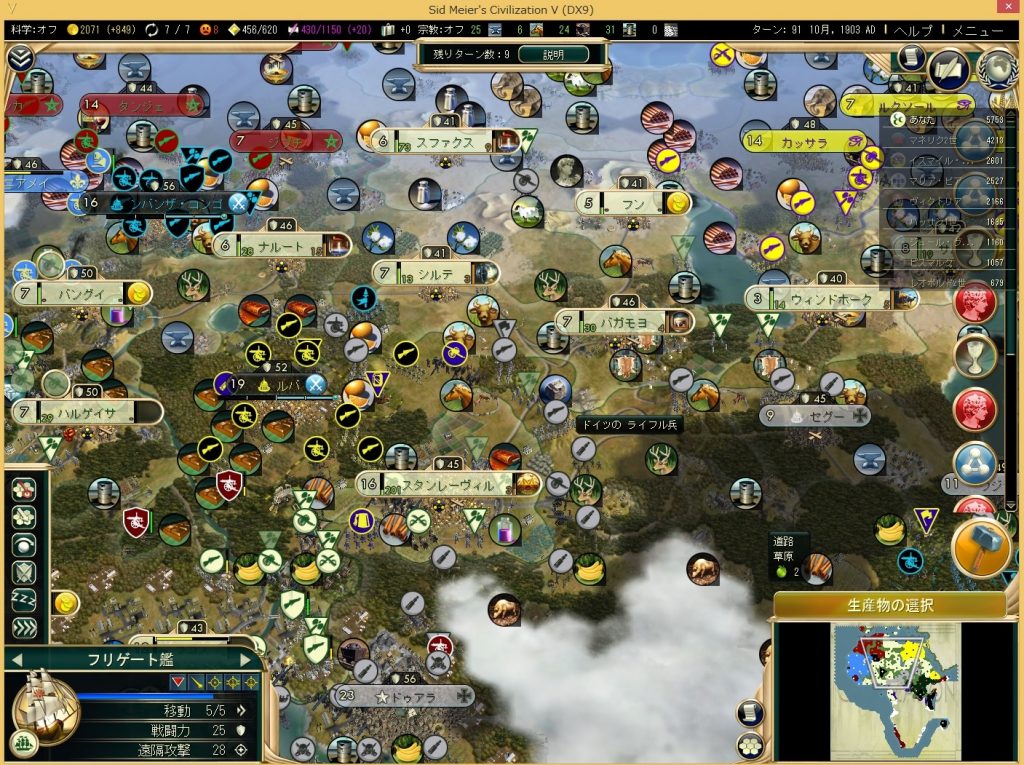Select previous unit with left arrow
This screenshot has width=1024, height=765.
coord(16,659)
